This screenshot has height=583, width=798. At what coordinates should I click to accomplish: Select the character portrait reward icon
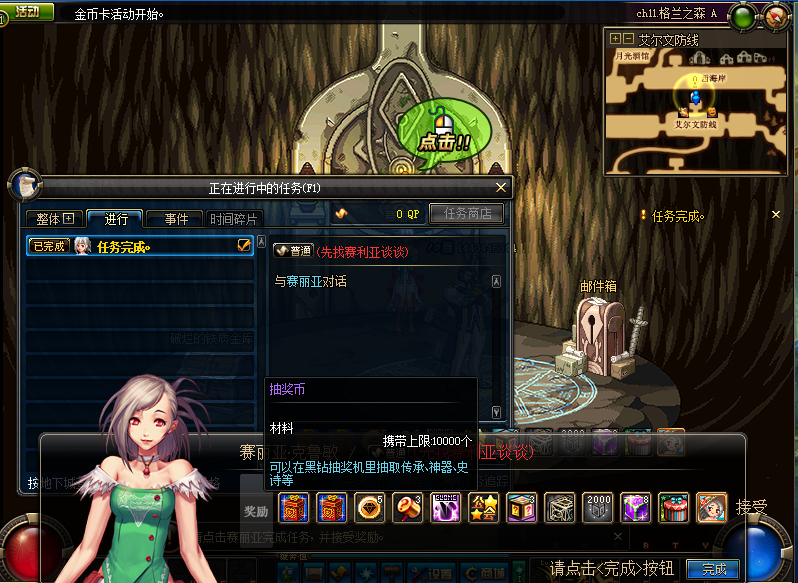pyautogui.click(x=711, y=508)
